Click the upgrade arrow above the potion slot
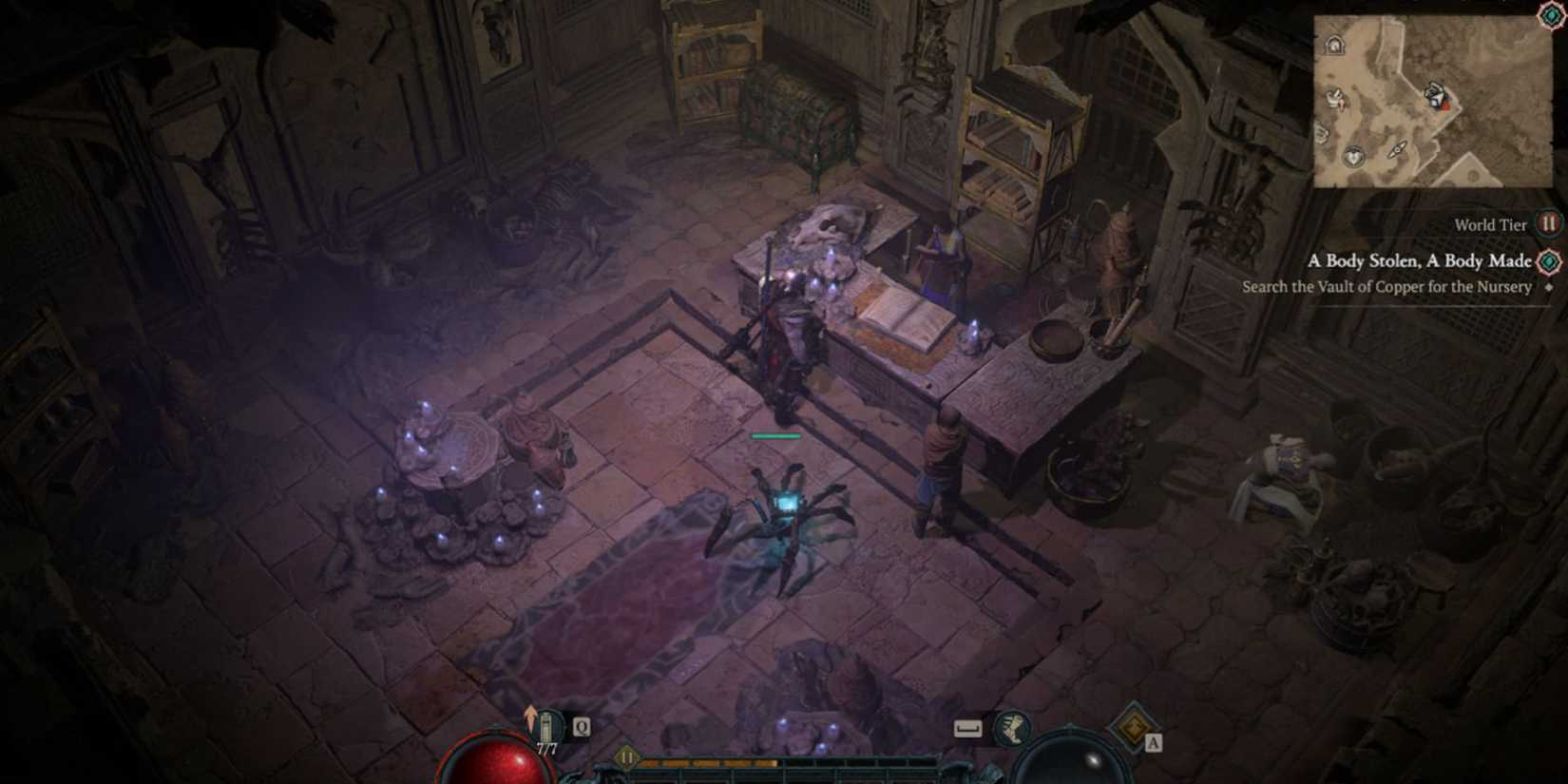1568x784 pixels. [x=530, y=711]
